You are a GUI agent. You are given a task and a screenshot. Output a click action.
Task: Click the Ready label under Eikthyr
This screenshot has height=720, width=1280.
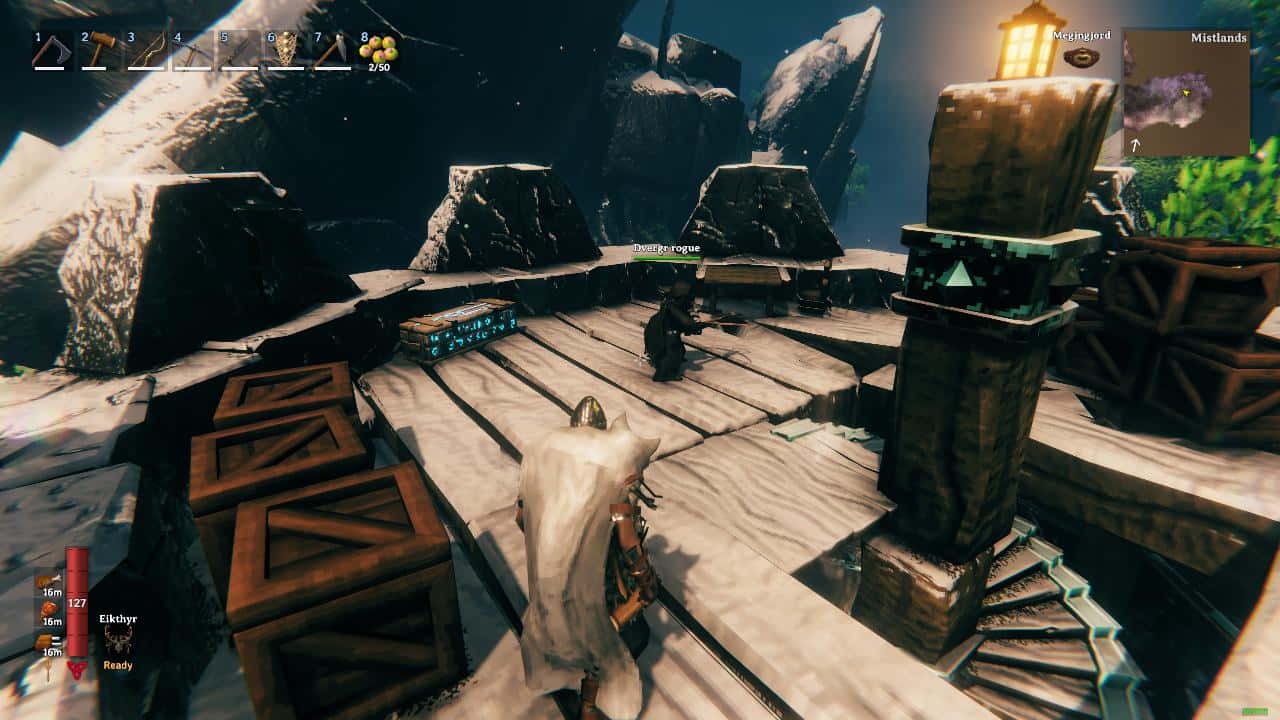pyautogui.click(x=118, y=665)
